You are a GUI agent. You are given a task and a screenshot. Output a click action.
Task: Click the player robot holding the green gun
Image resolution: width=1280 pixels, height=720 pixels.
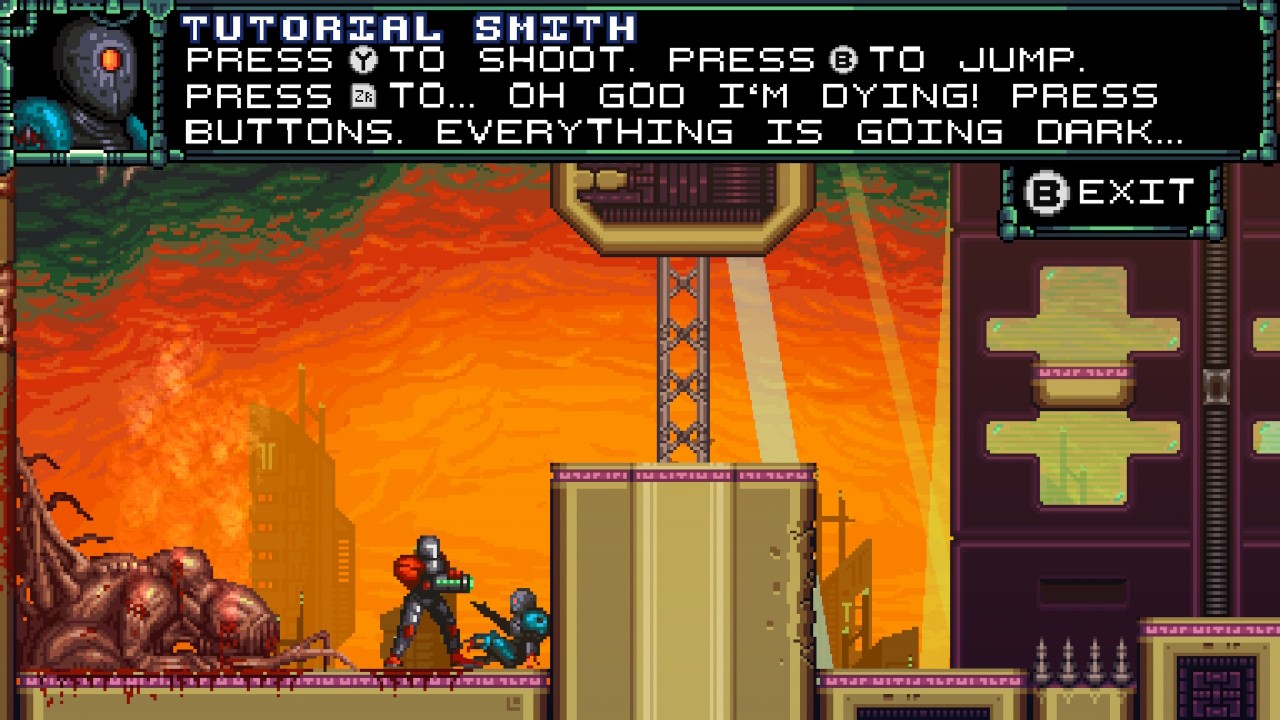(x=425, y=600)
